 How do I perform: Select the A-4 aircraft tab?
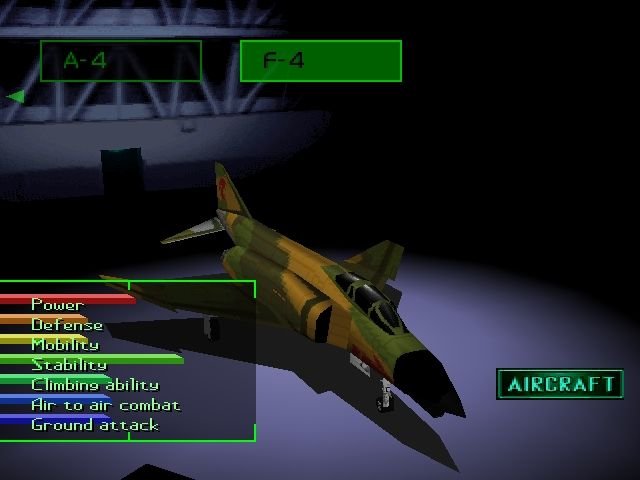pos(120,61)
